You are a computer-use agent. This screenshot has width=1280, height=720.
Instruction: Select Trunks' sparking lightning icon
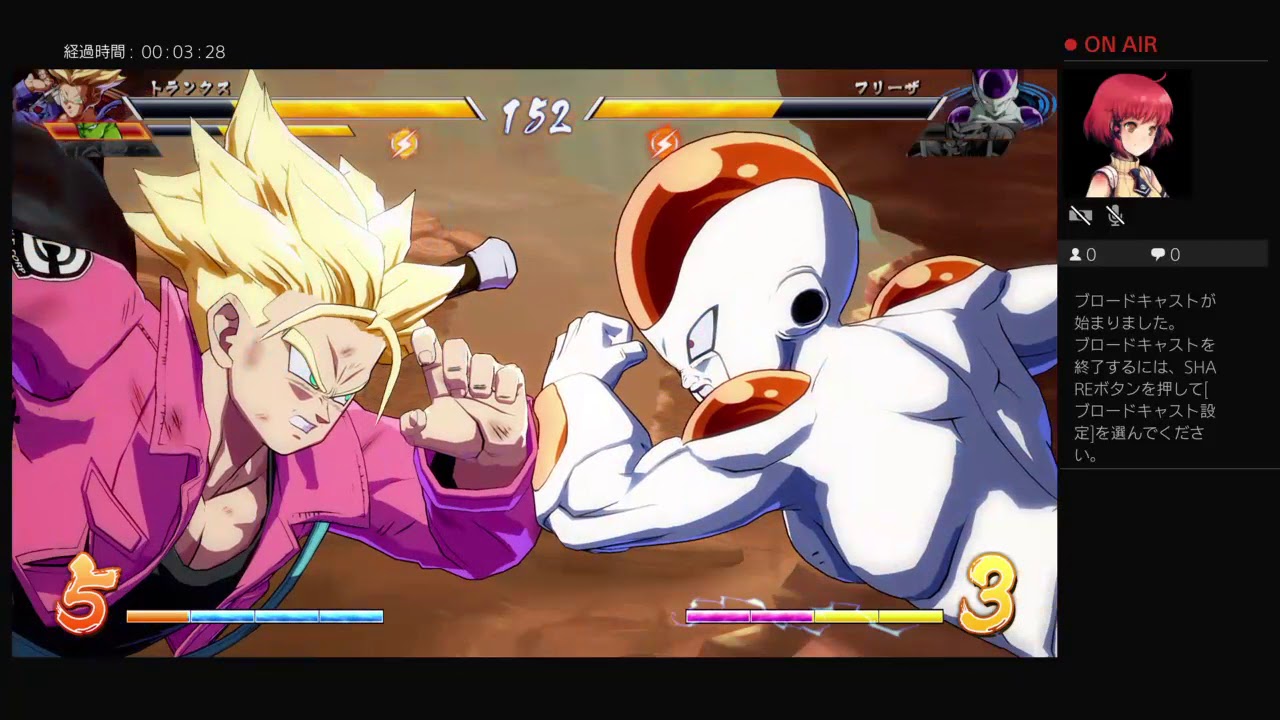click(x=405, y=143)
